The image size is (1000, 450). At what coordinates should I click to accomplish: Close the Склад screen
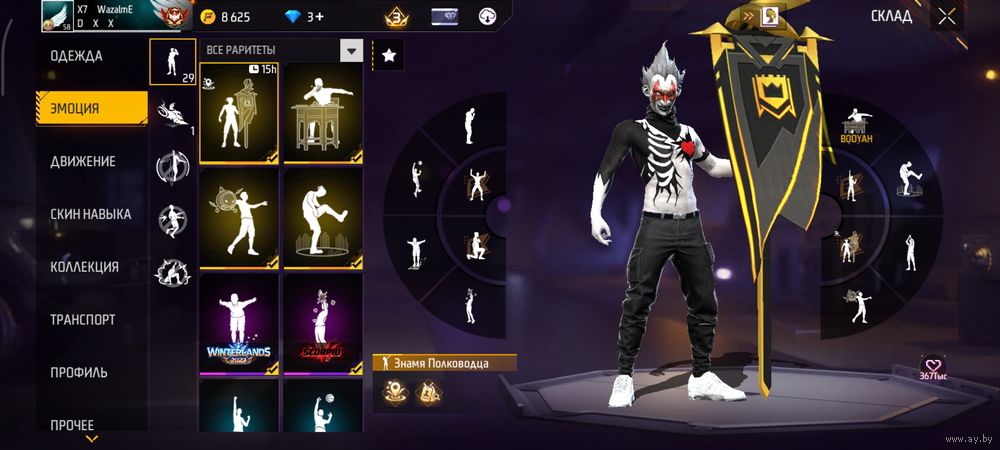pyautogui.click(x=946, y=16)
